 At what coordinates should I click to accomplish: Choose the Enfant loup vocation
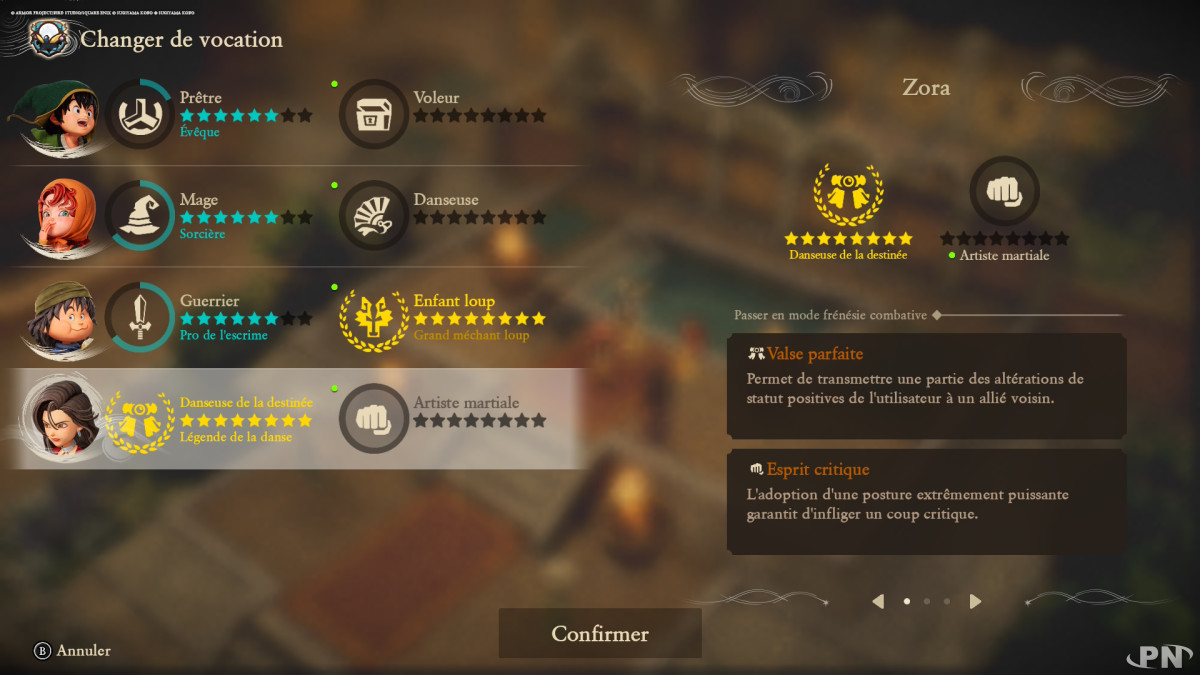374,317
